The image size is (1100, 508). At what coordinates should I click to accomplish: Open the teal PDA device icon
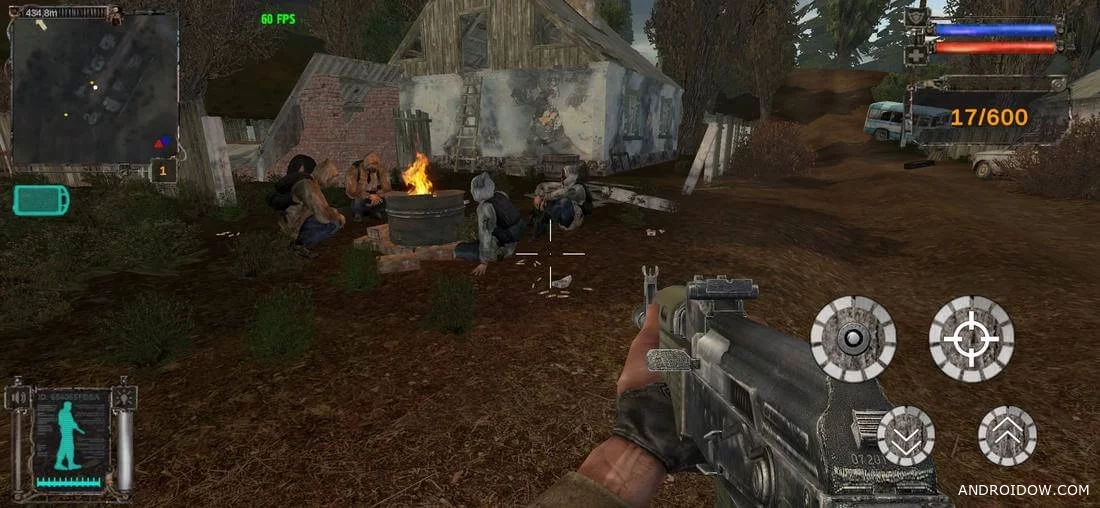(42, 200)
